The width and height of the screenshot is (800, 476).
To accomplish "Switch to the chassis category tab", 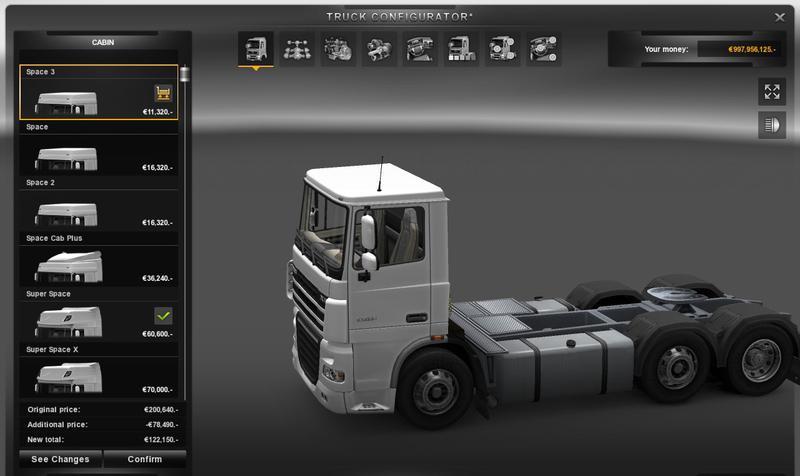I will [x=296, y=48].
